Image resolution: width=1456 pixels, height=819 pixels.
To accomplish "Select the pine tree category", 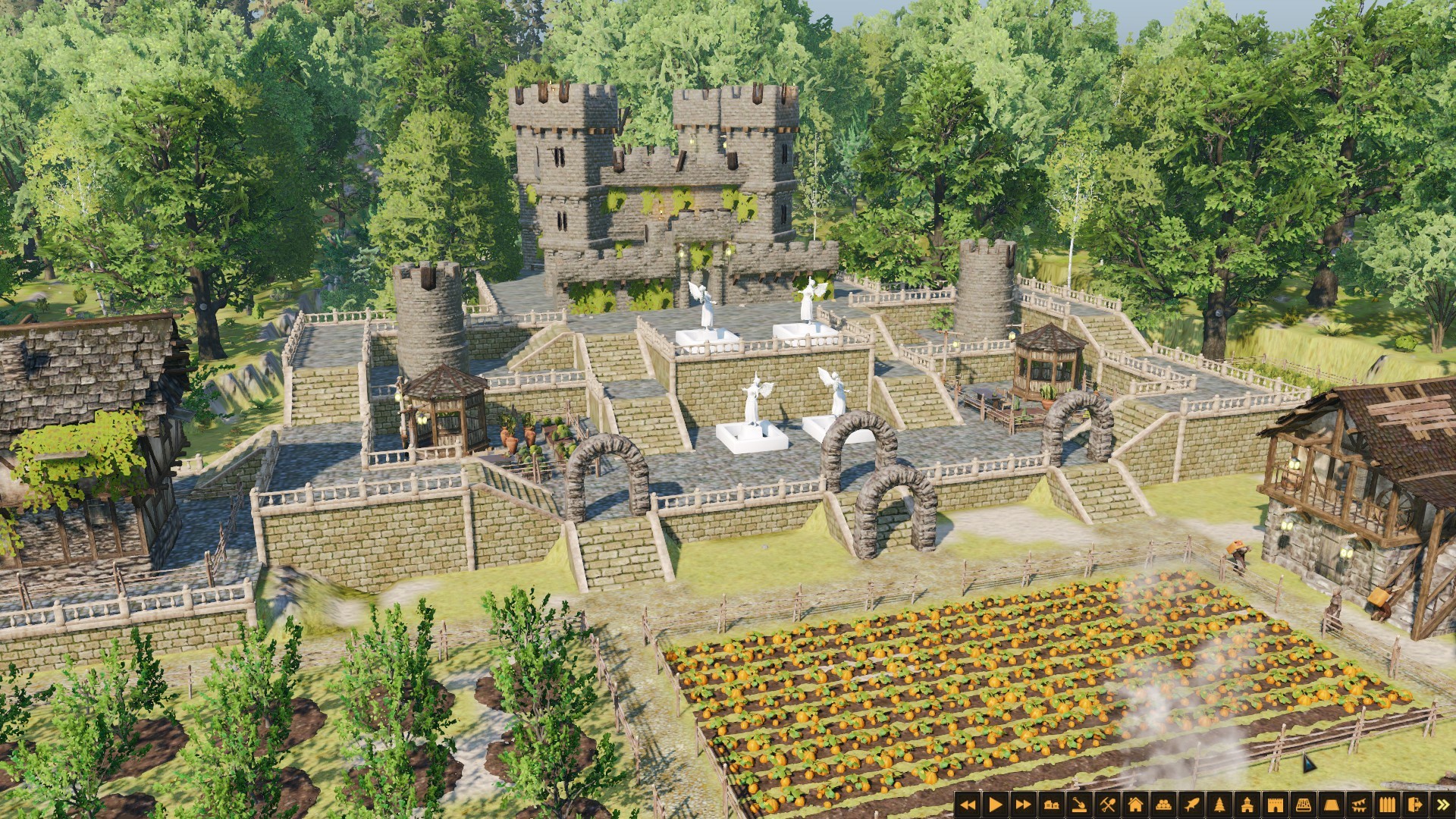I will pyautogui.click(x=1219, y=805).
